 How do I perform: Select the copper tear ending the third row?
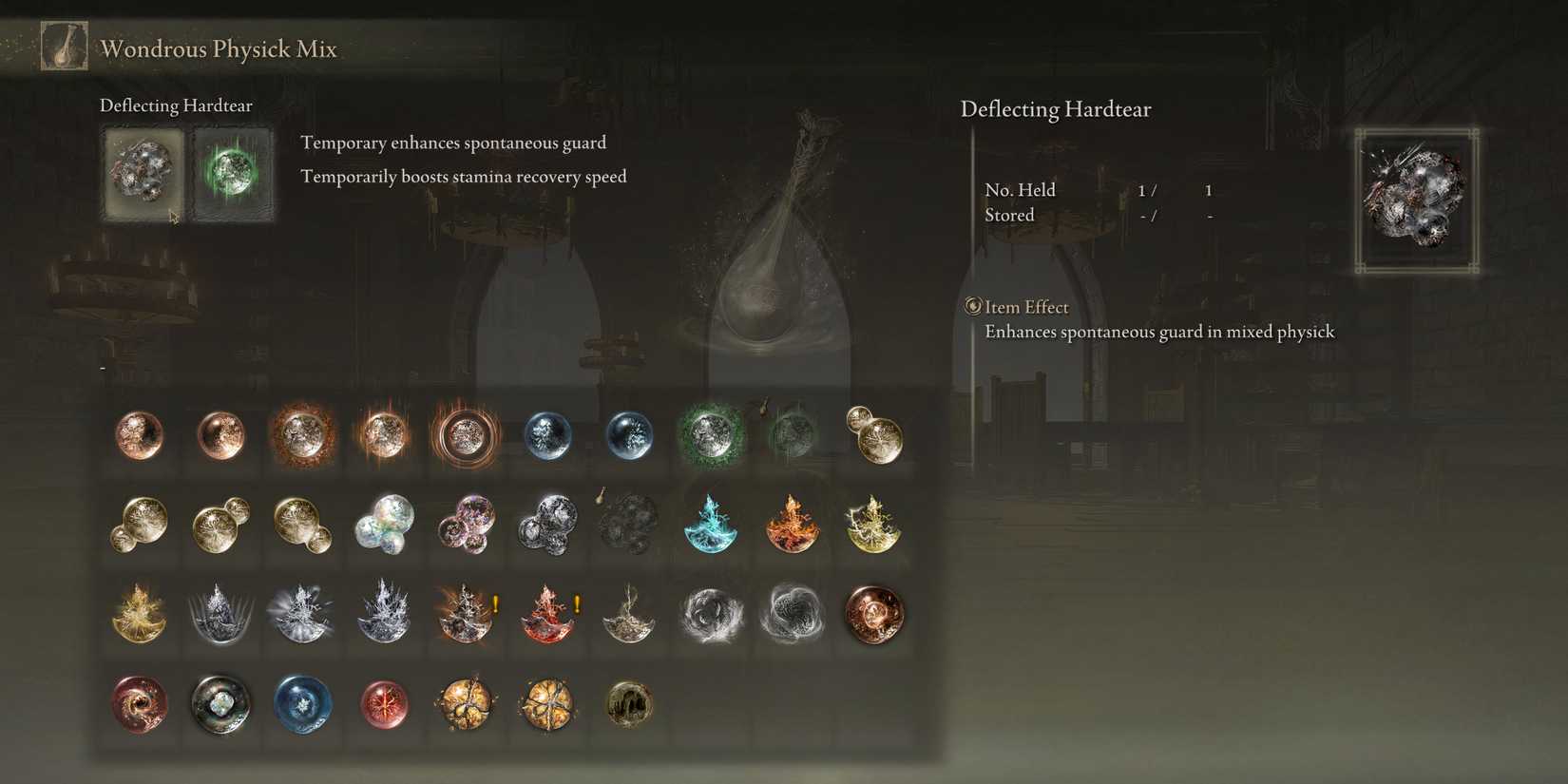(x=874, y=615)
